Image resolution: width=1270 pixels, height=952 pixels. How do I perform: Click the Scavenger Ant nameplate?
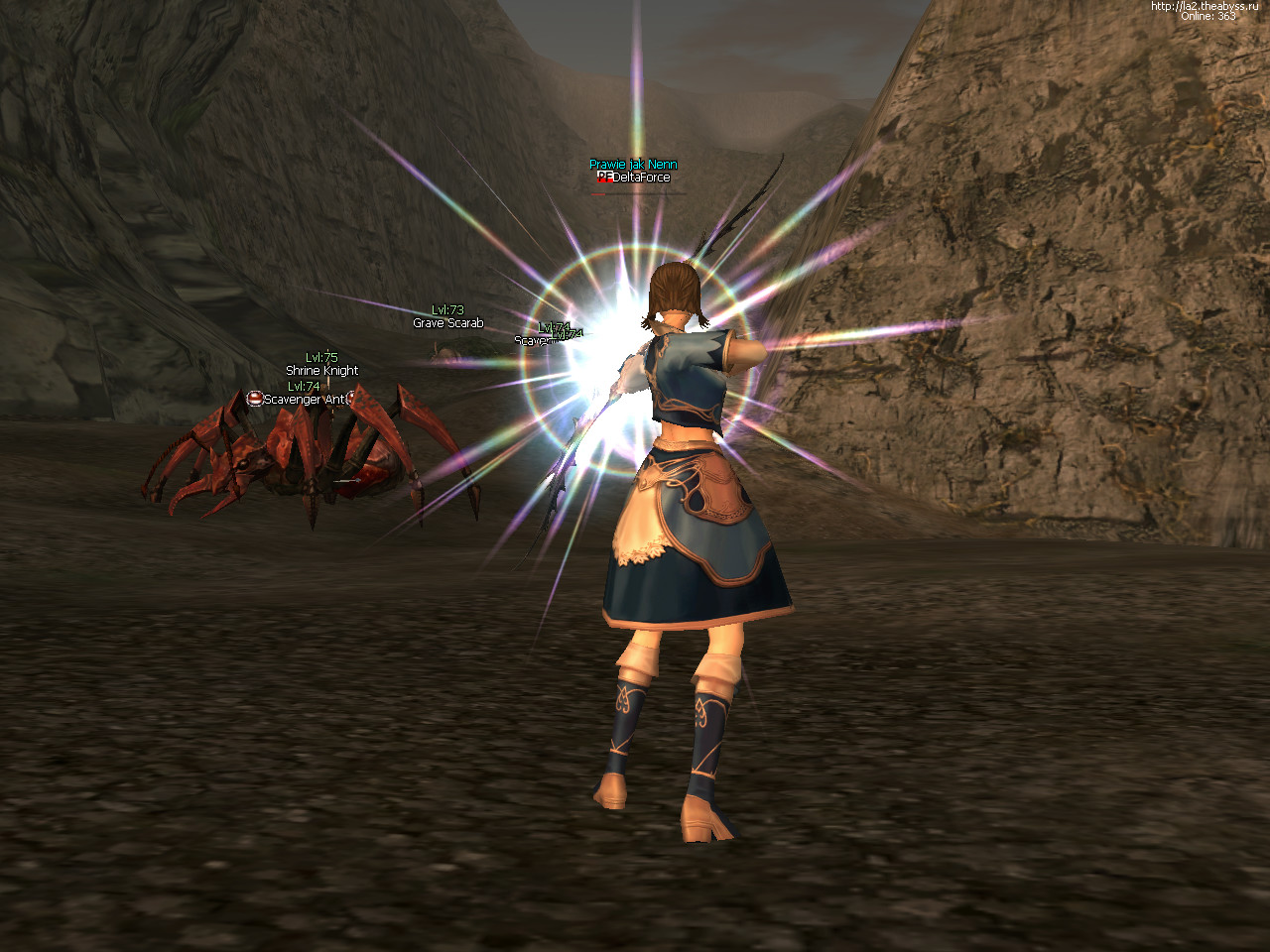[305, 400]
